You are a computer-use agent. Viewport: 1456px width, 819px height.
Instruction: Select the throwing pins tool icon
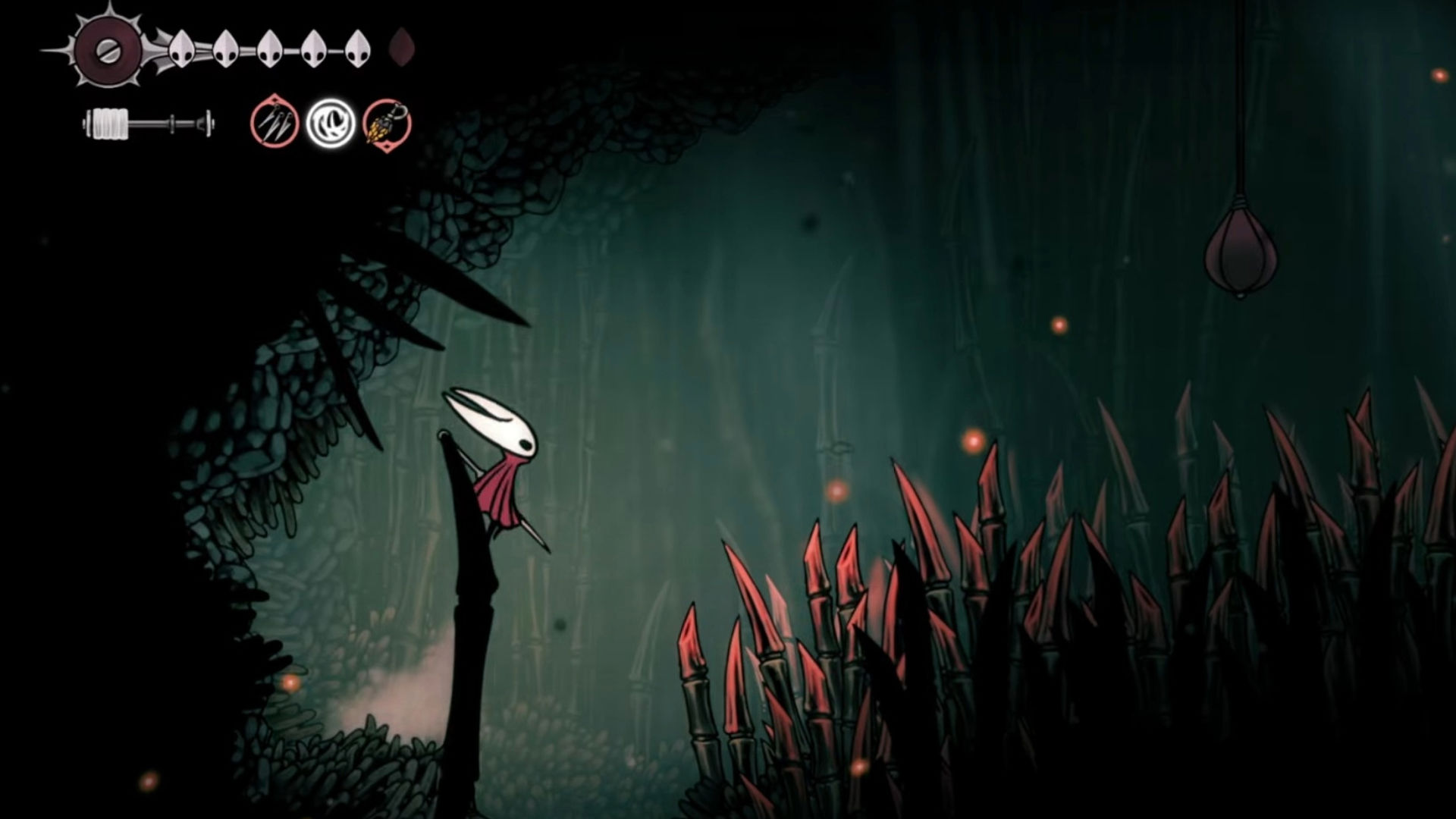pyautogui.click(x=274, y=123)
